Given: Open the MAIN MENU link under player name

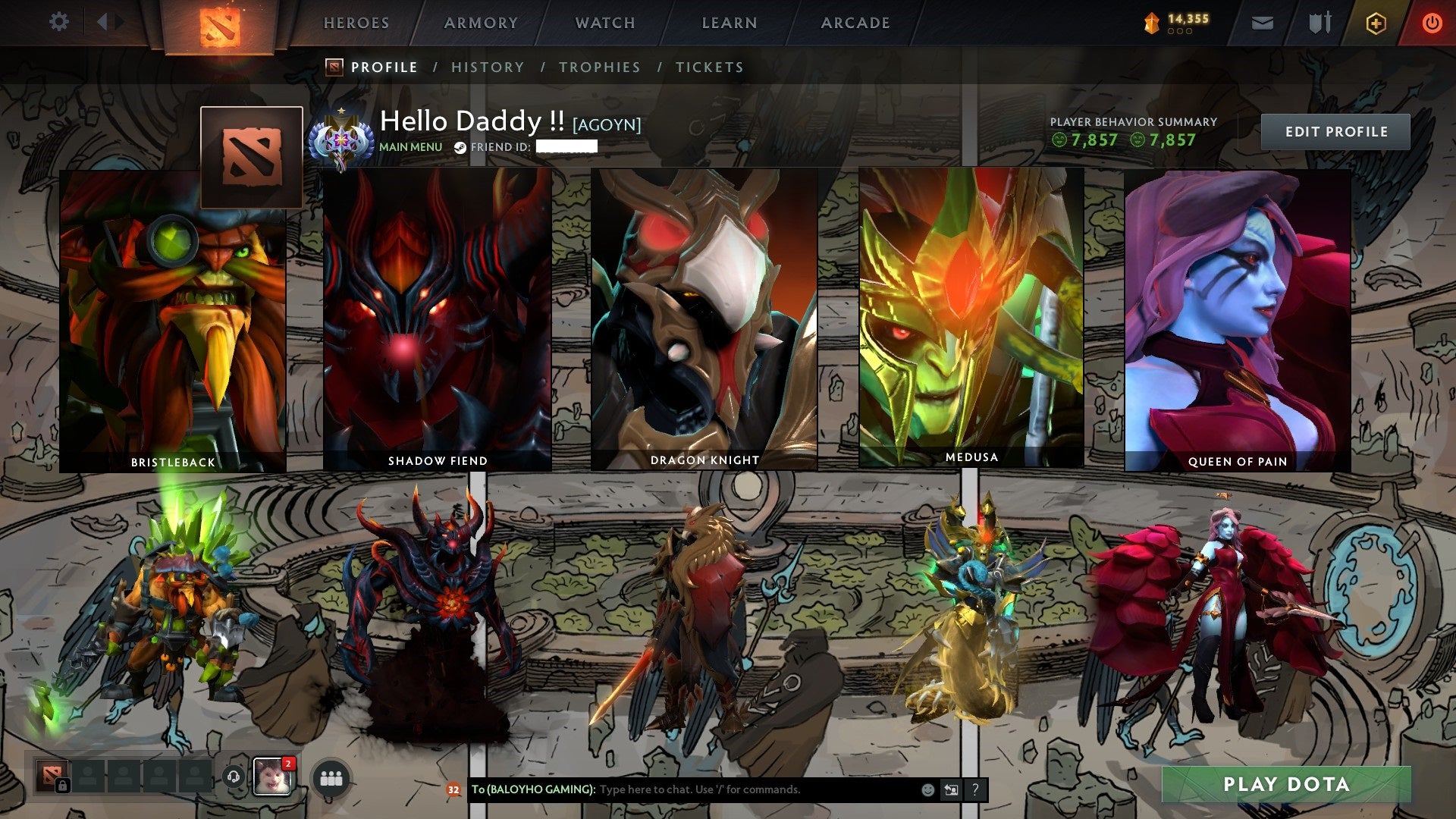Looking at the screenshot, I should click(409, 147).
